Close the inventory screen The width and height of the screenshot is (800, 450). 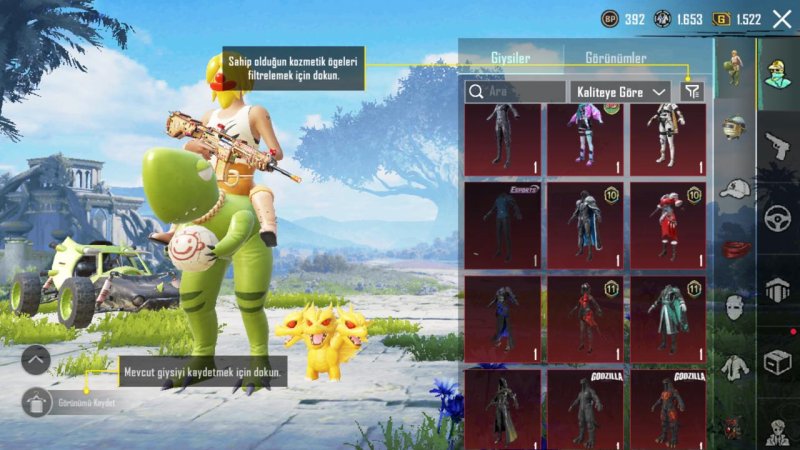(782, 18)
